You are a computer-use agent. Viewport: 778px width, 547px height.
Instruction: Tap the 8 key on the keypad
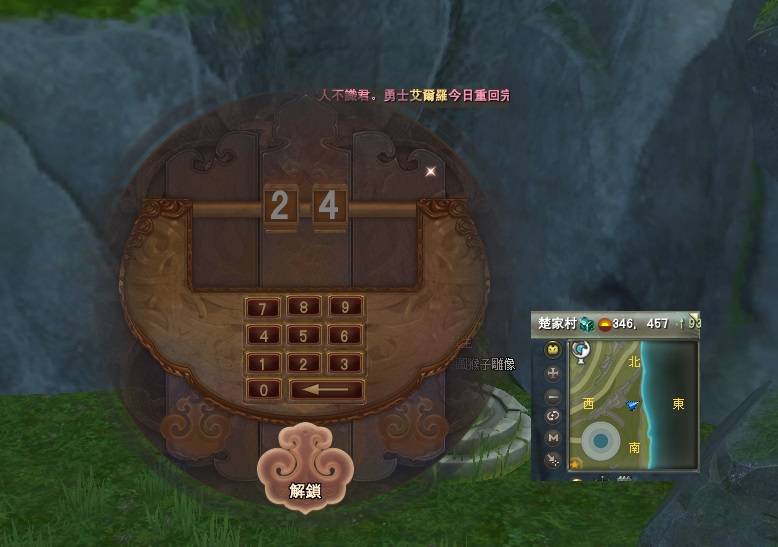point(304,308)
